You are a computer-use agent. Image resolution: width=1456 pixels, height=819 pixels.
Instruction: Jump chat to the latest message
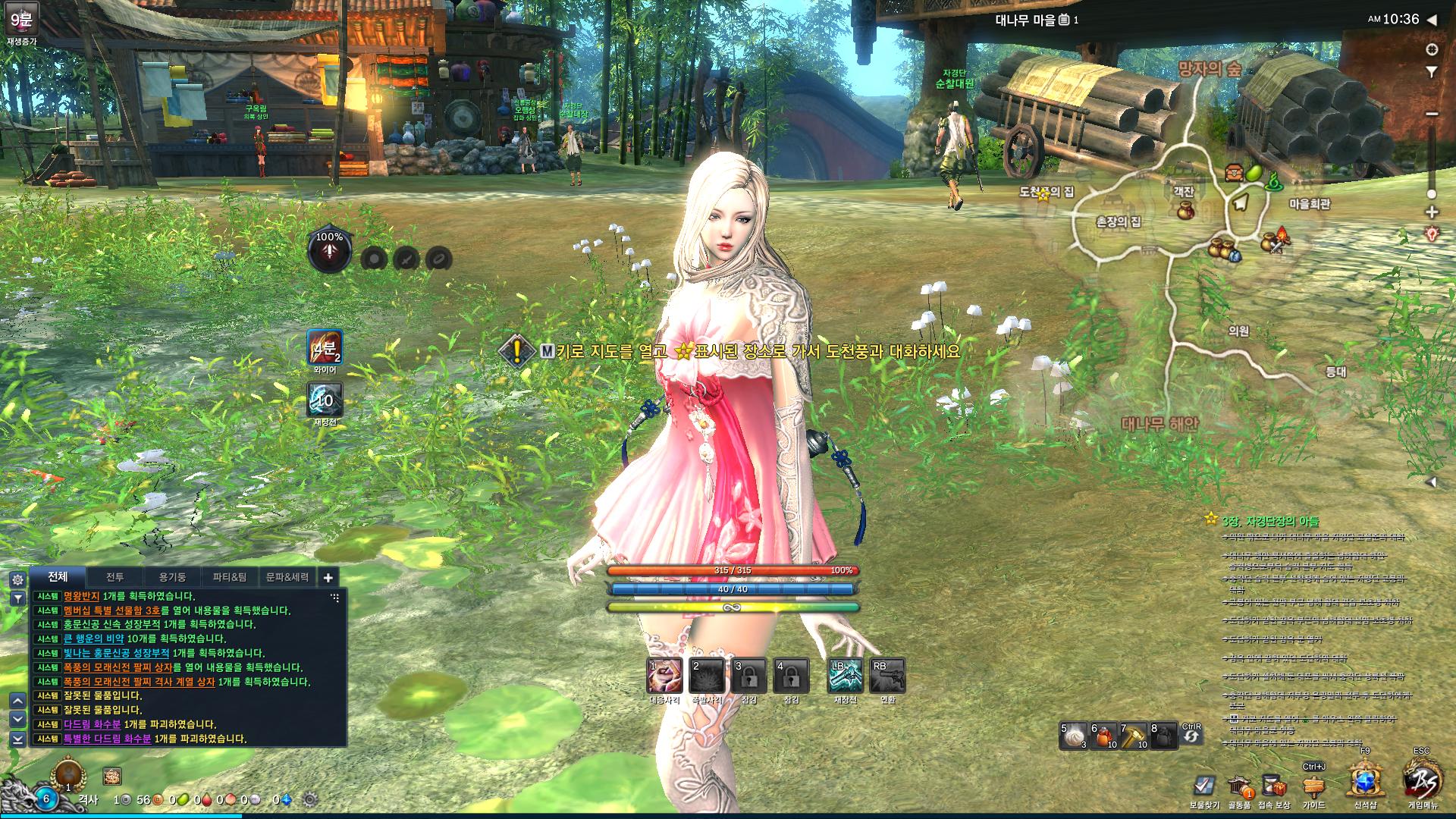[17, 739]
